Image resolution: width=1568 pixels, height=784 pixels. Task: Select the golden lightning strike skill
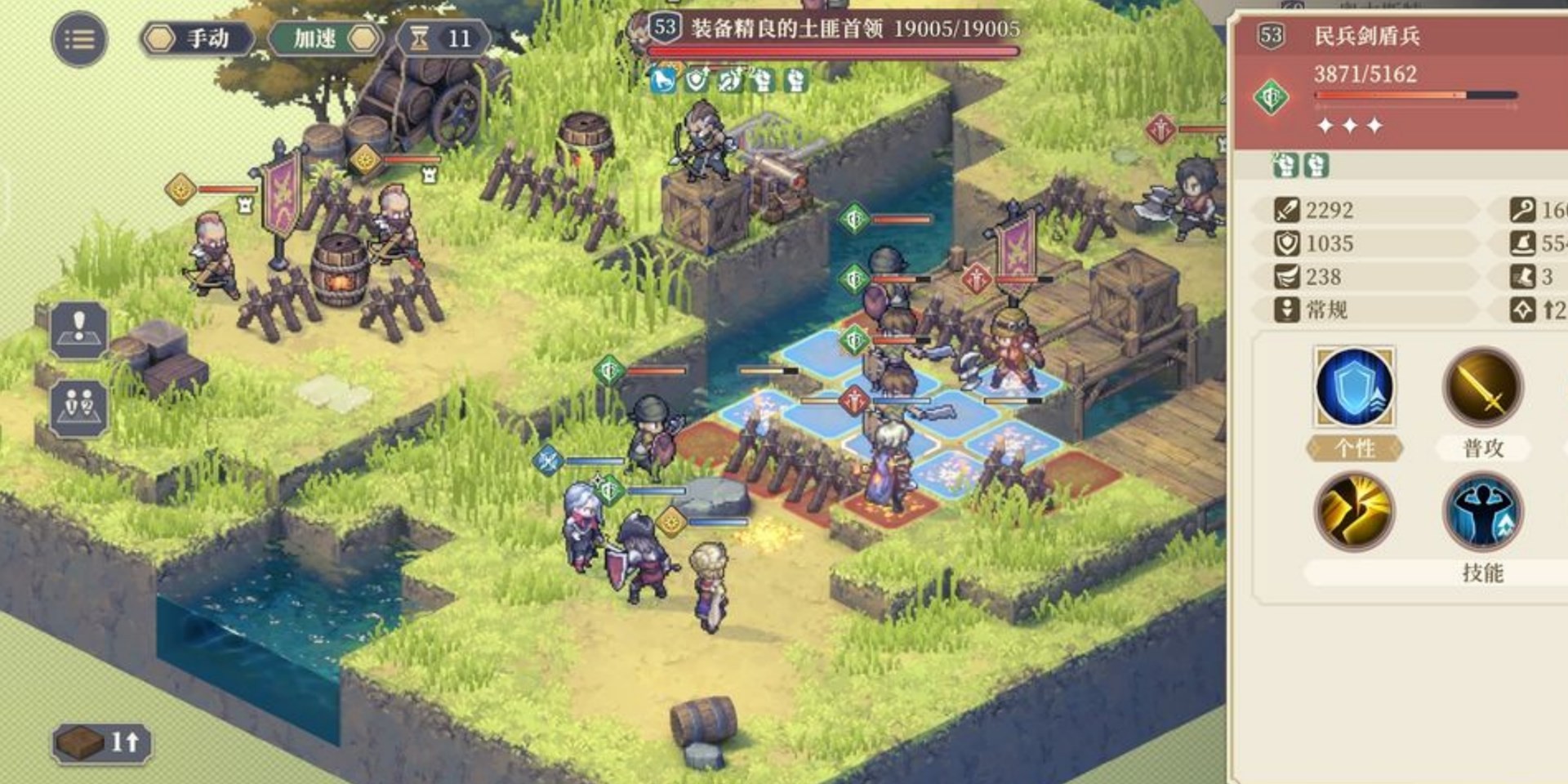tap(1354, 512)
